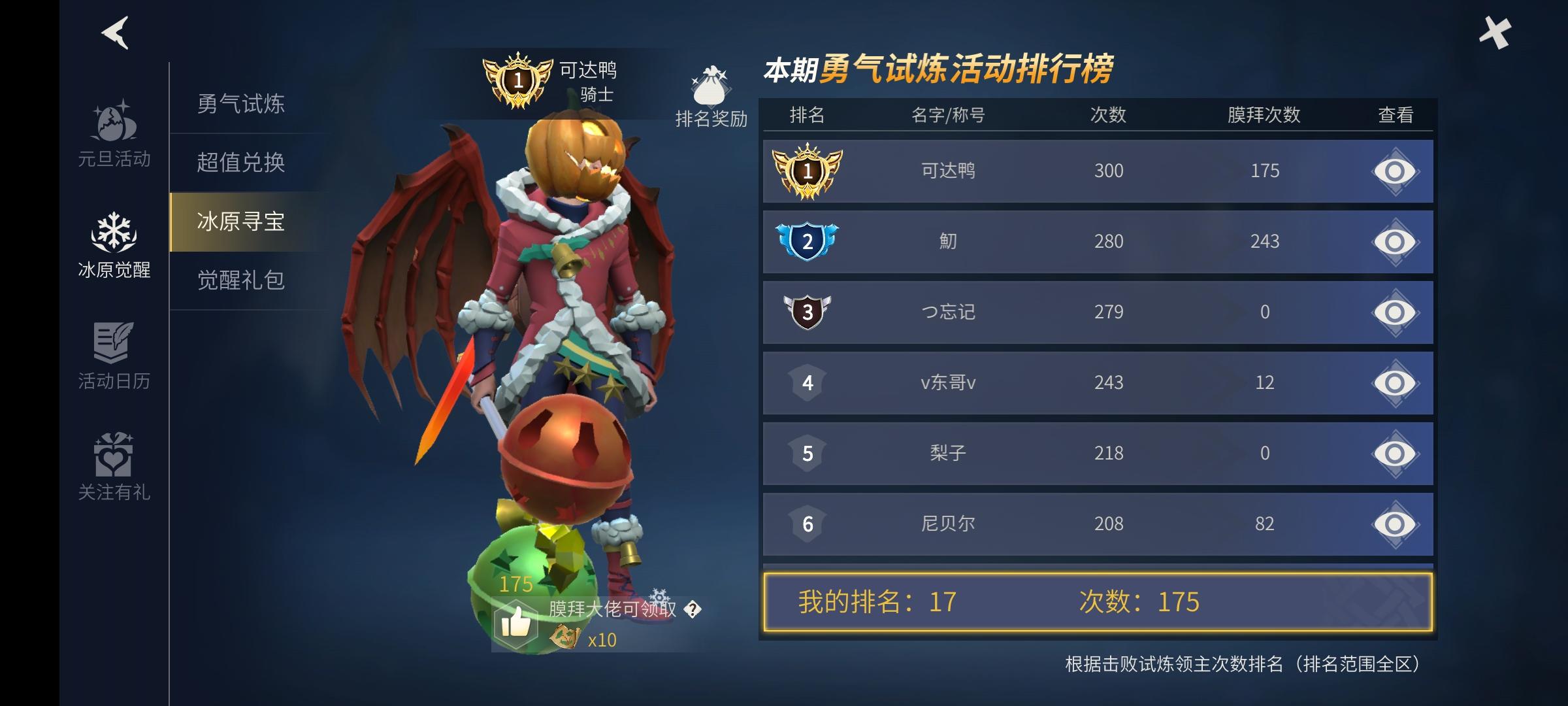The height and width of the screenshot is (706, 1568).
Task: View 可达鸭's details via the eye icon
Action: tap(1394, 170)
